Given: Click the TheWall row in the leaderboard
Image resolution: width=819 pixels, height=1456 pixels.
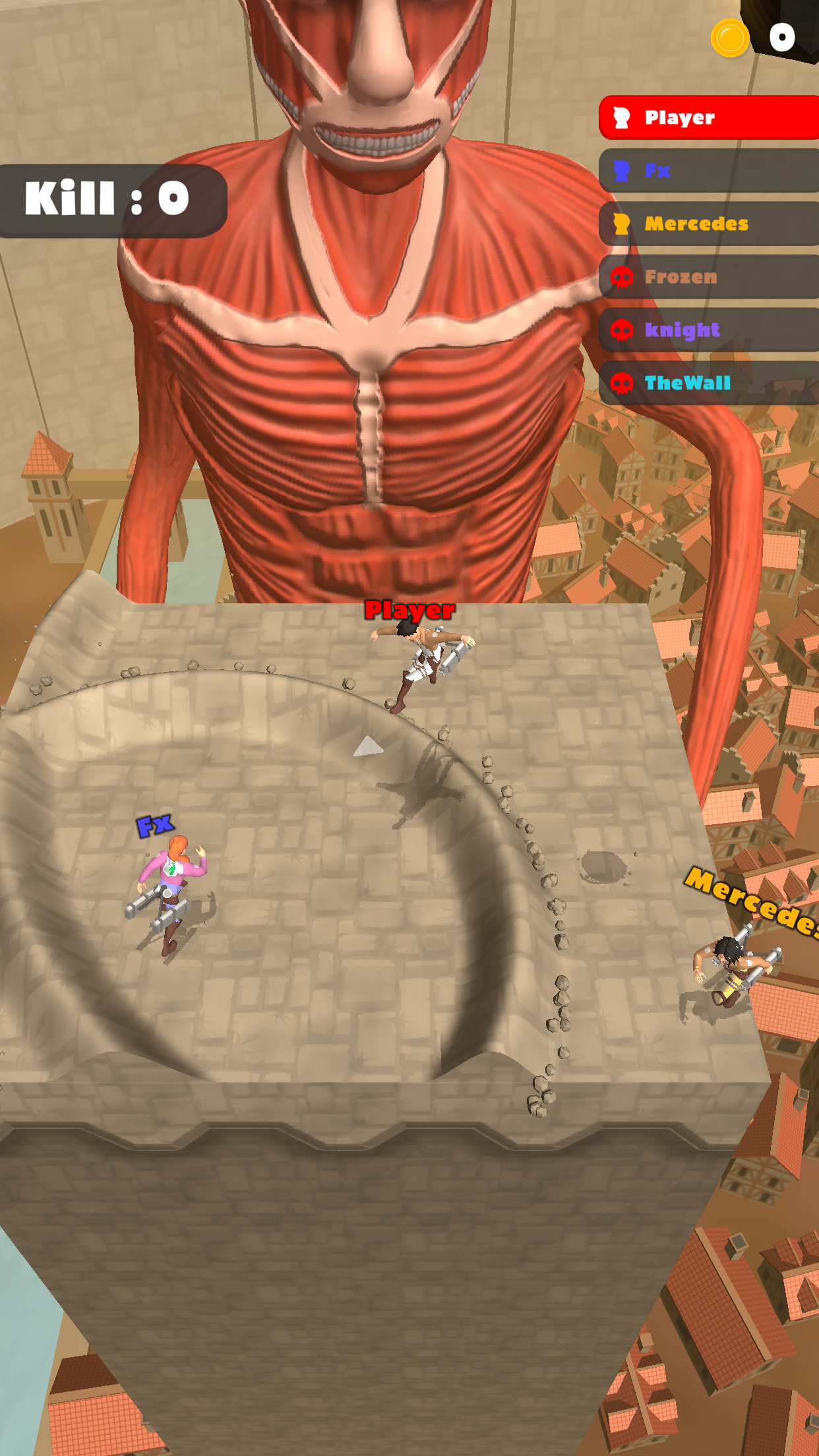Looking at the screenshot, I should 709,382.
